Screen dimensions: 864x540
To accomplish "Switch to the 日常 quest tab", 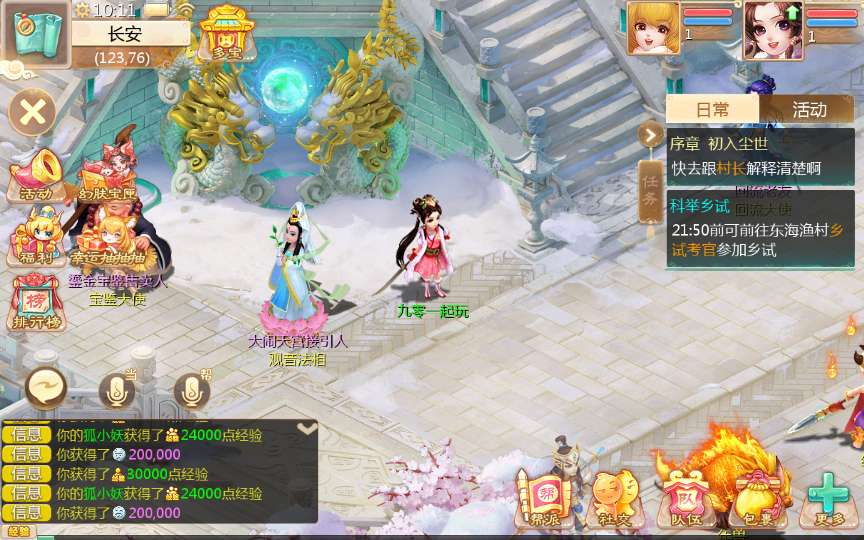I will click(713, 109).
